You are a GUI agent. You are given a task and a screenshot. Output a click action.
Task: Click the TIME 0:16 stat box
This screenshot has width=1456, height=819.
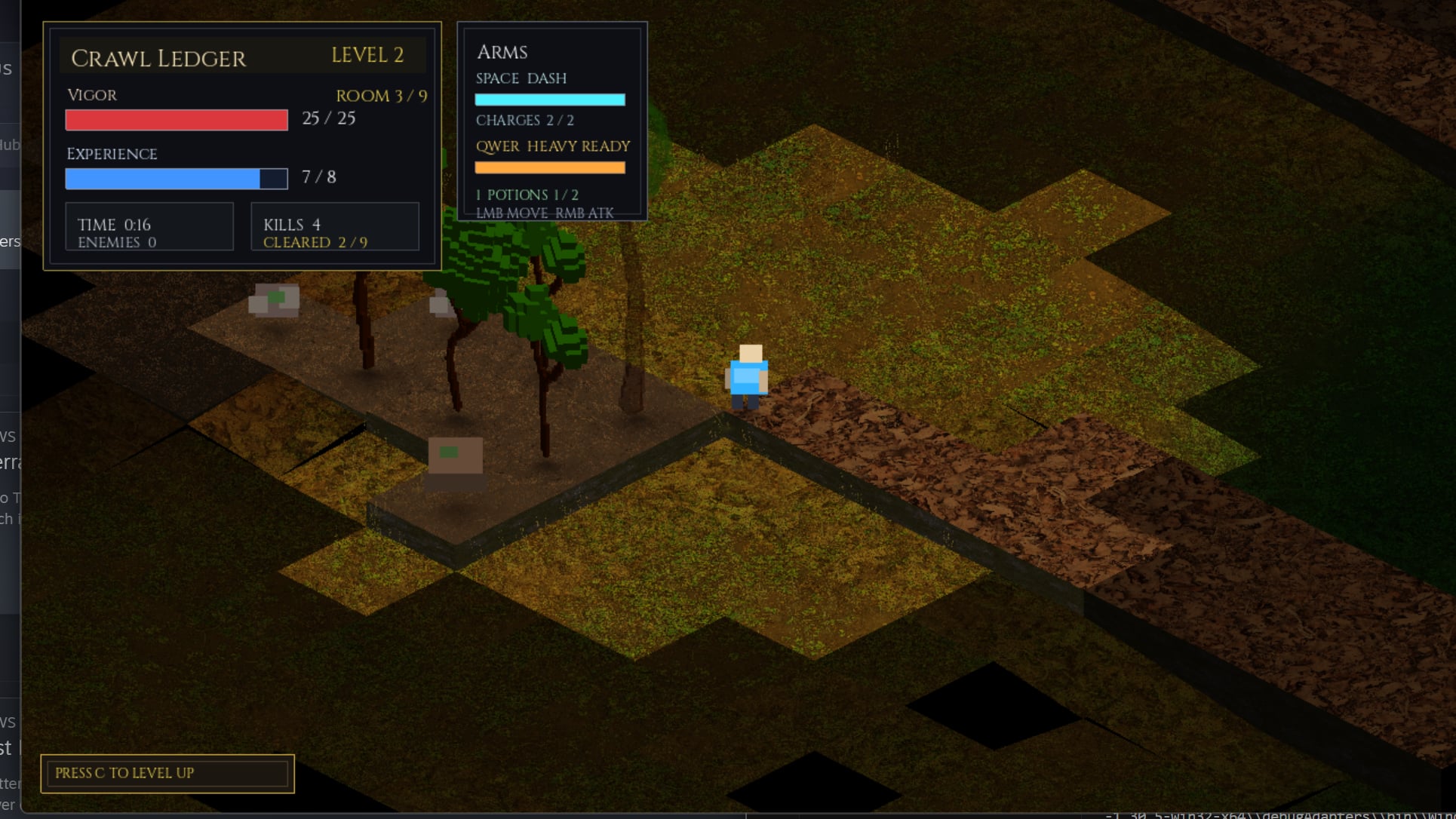(149, 226)
